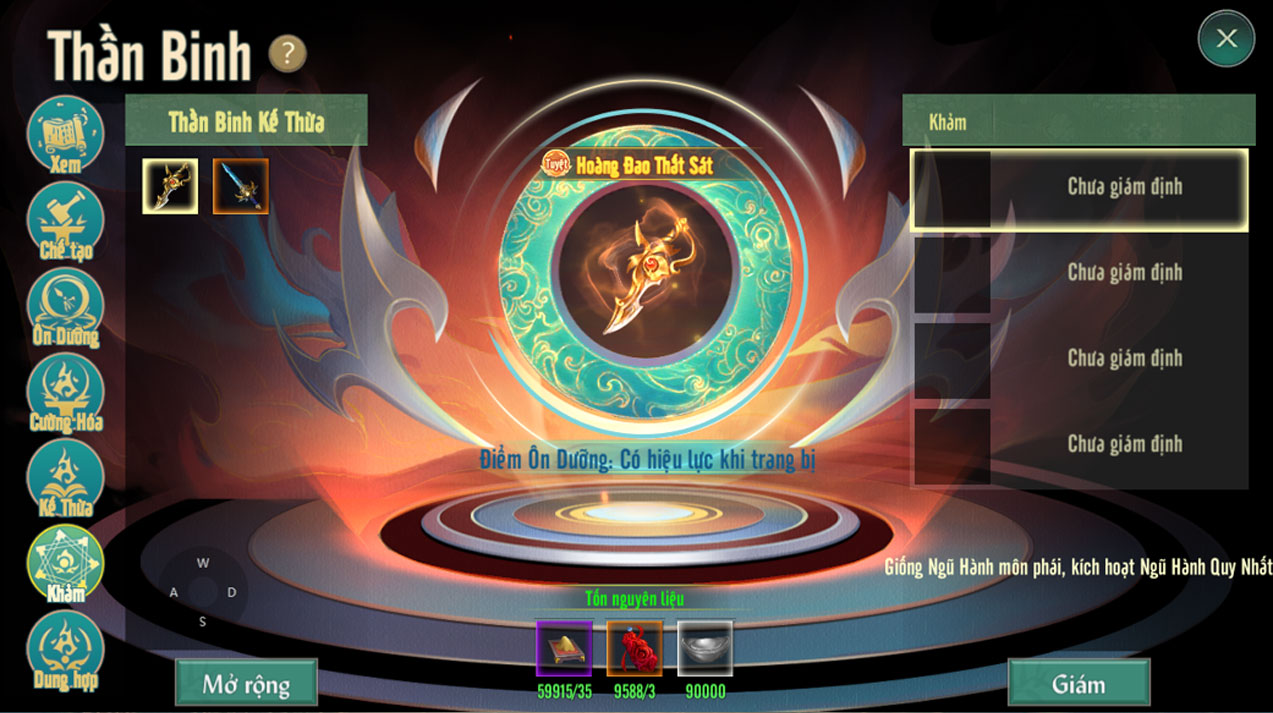Select the silver ingot material slot
1273x713 pixels.
click(705, 648)
